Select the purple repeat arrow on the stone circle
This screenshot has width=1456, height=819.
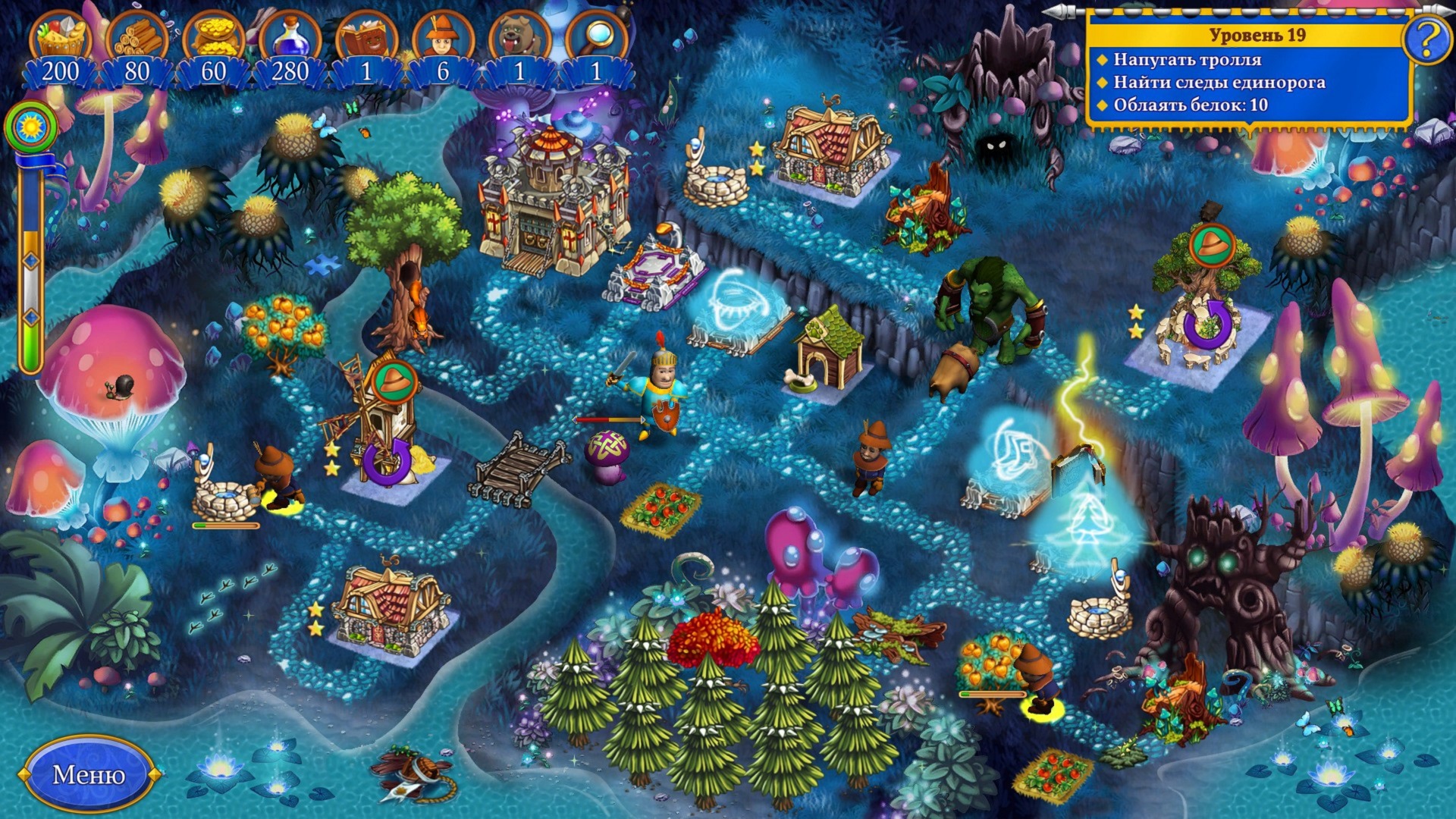pyautogui.click(x=1207, y=325)
